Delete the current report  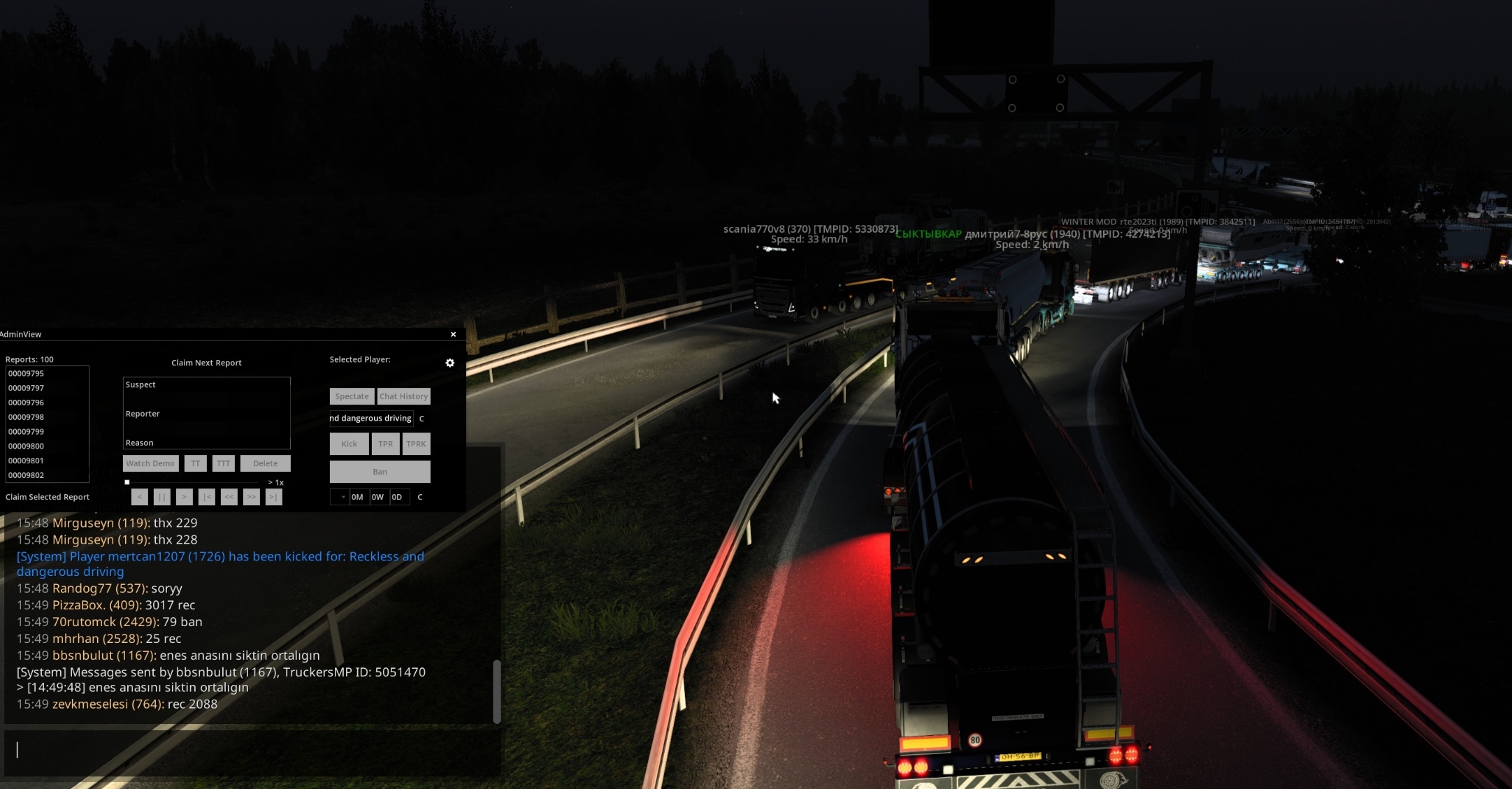click(x=265, y=463)
